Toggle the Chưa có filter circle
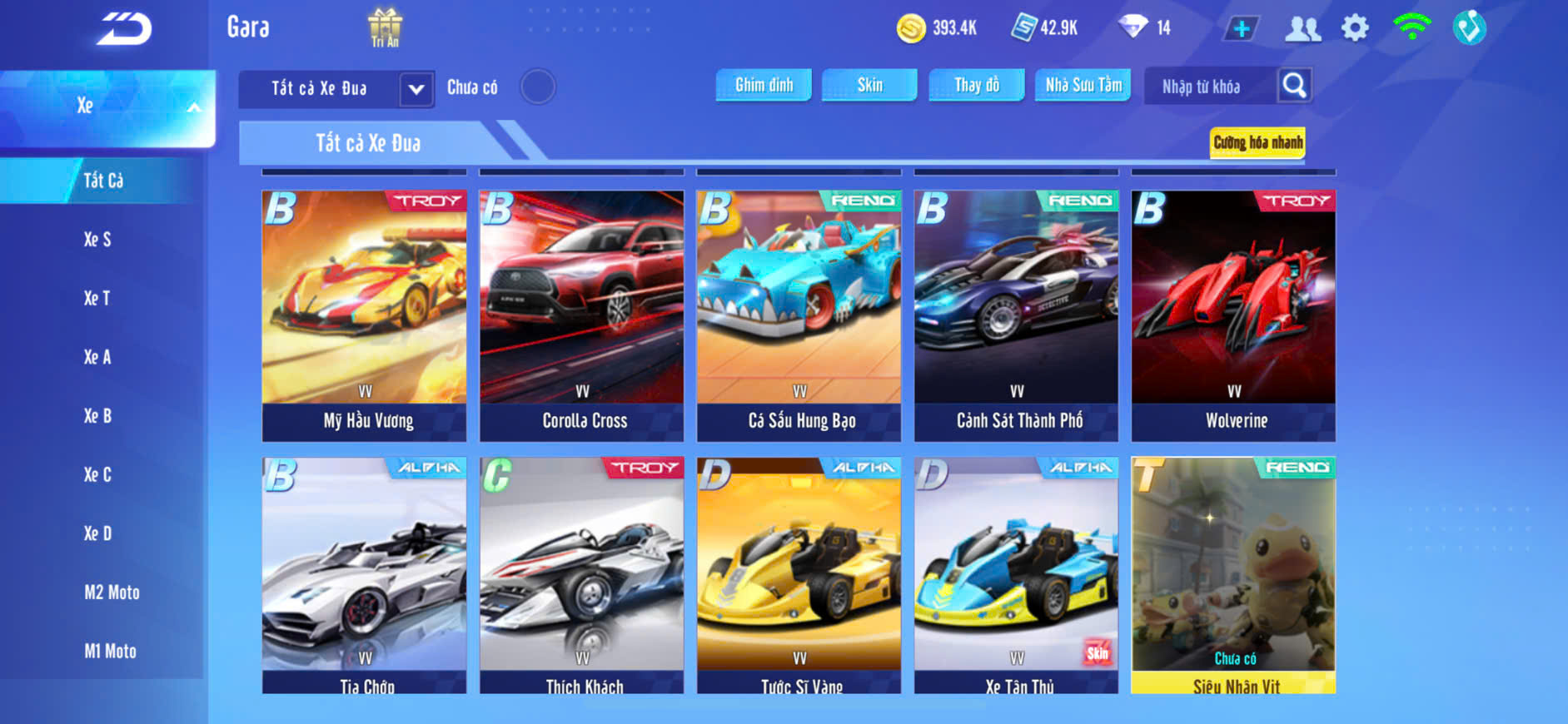Image resolution: width=1568 pixels, height=724 pixels. coord(538,87)
